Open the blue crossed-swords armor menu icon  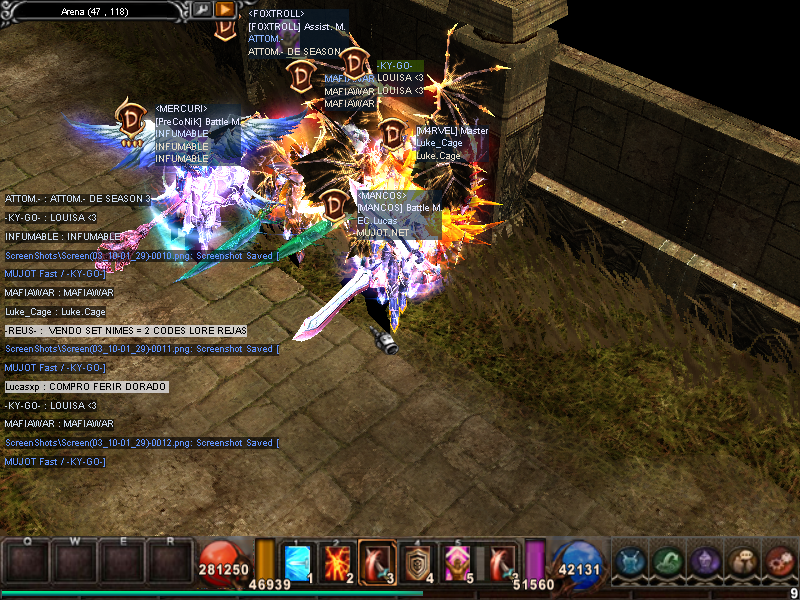(x=632, y=563)
